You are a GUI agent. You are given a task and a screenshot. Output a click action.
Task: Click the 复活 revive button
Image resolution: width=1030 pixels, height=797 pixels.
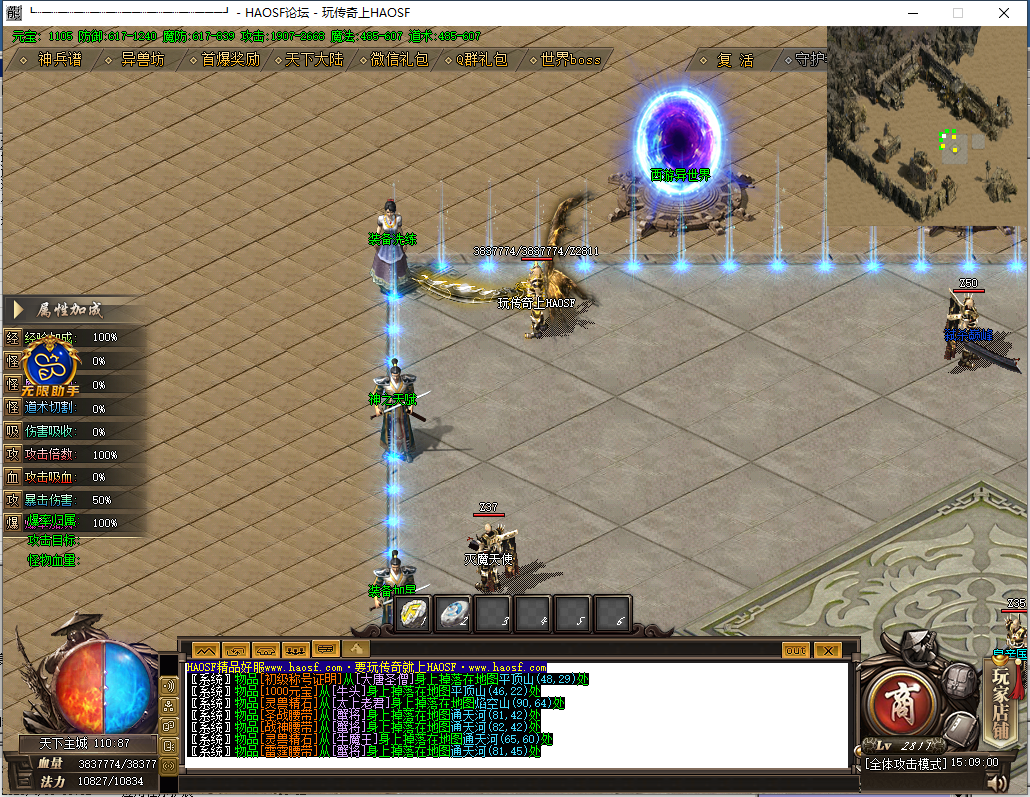tap(735, 60)
